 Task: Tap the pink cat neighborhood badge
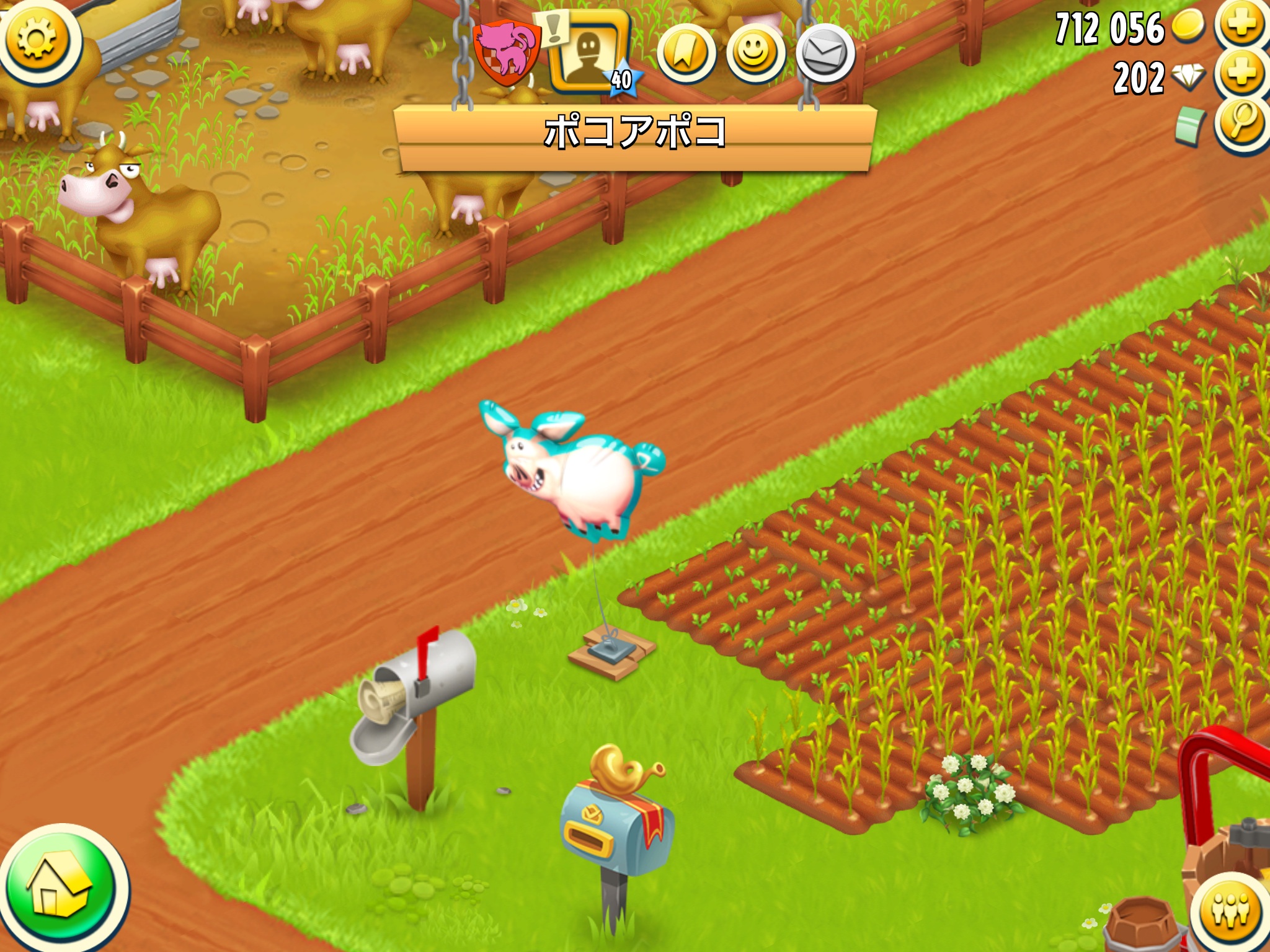pos(505,53)
